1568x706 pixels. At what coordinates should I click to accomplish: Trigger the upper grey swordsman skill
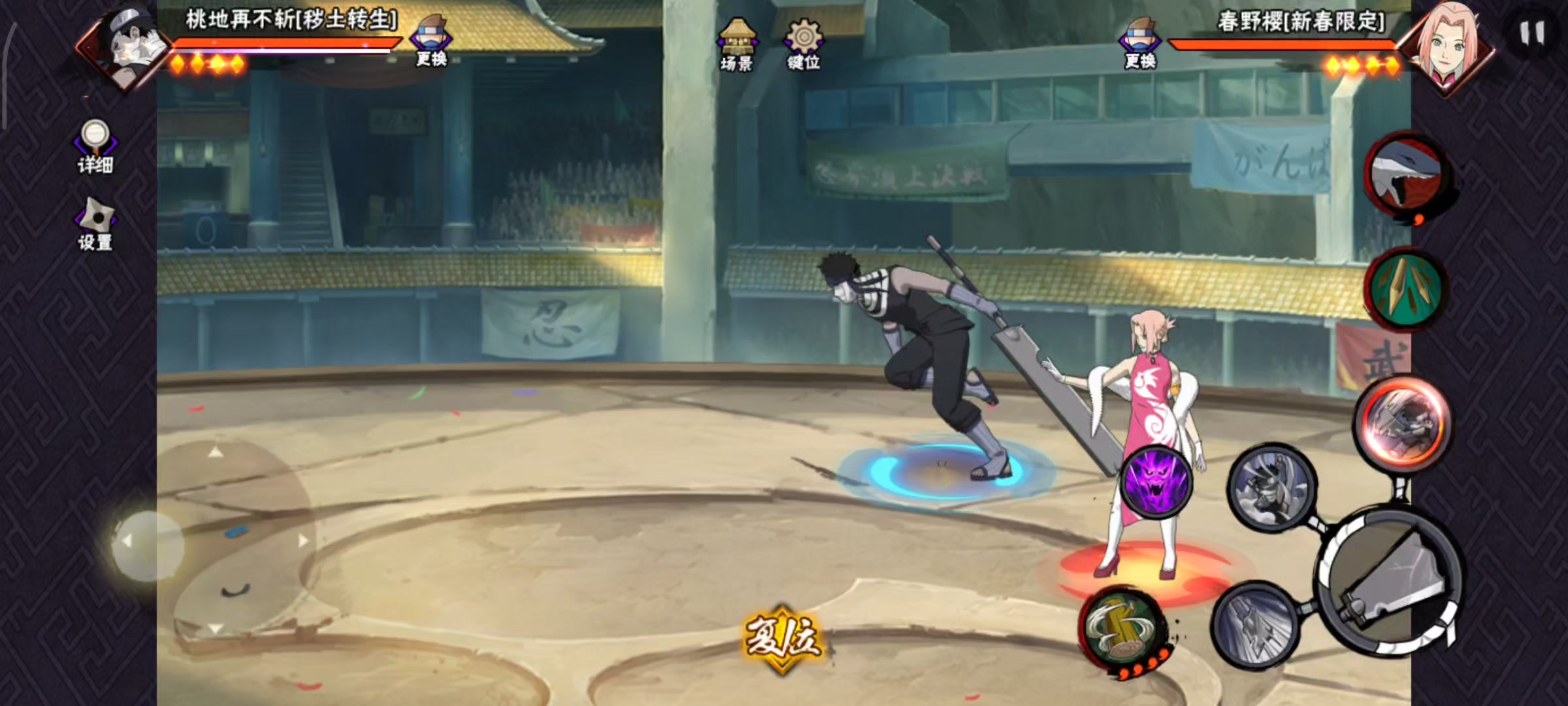(x=1271, y=487)
